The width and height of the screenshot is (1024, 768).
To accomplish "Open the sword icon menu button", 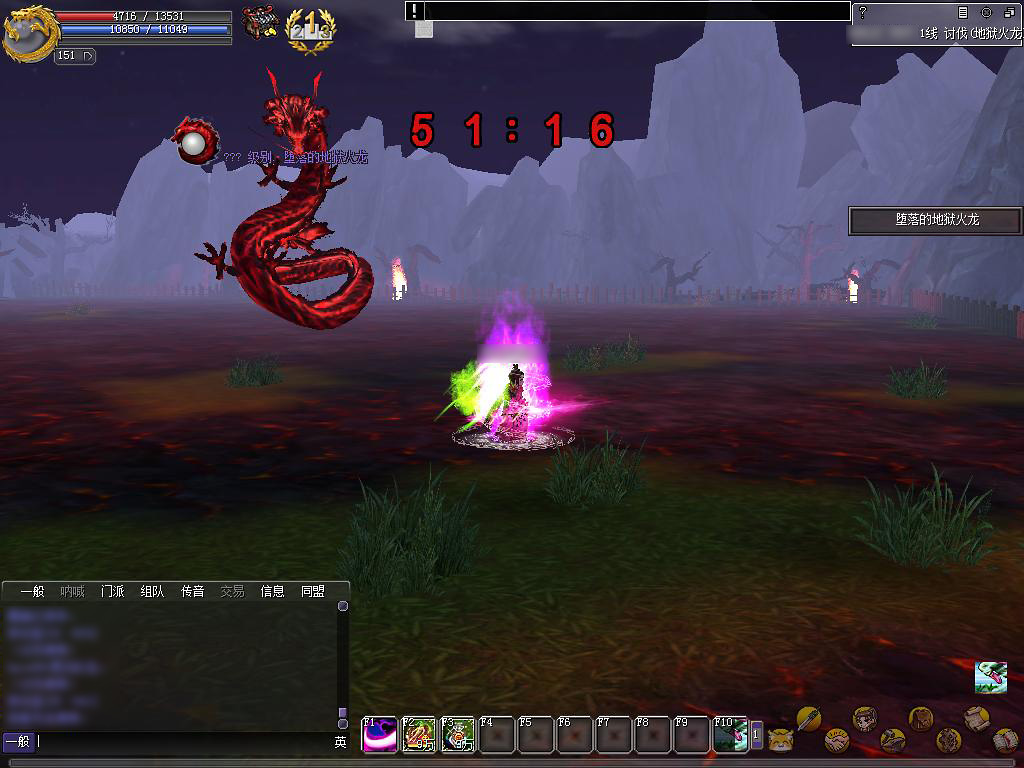I will pyautogui.click(x=808, y=717).
